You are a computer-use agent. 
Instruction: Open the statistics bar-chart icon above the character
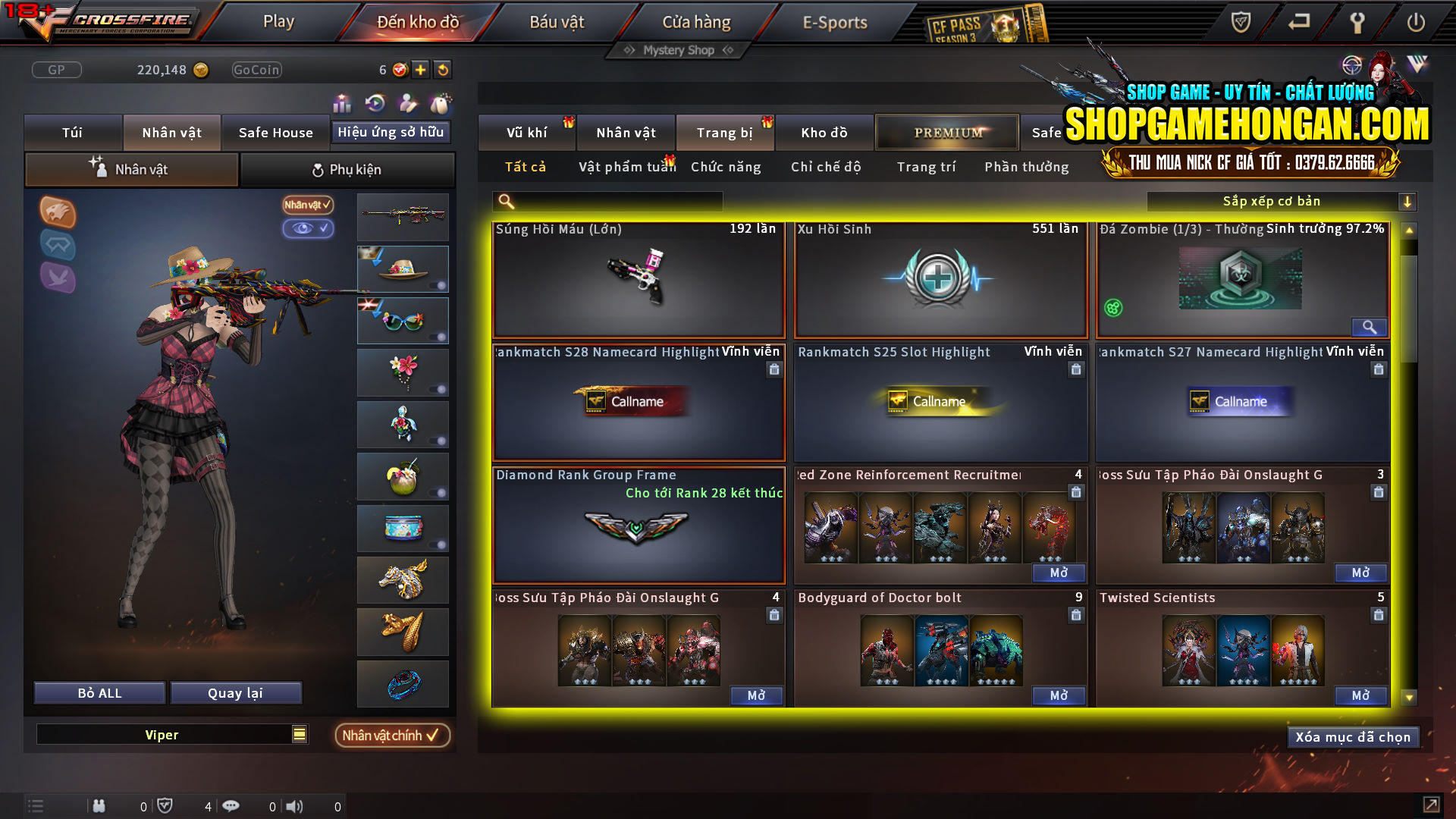(343, 101)
